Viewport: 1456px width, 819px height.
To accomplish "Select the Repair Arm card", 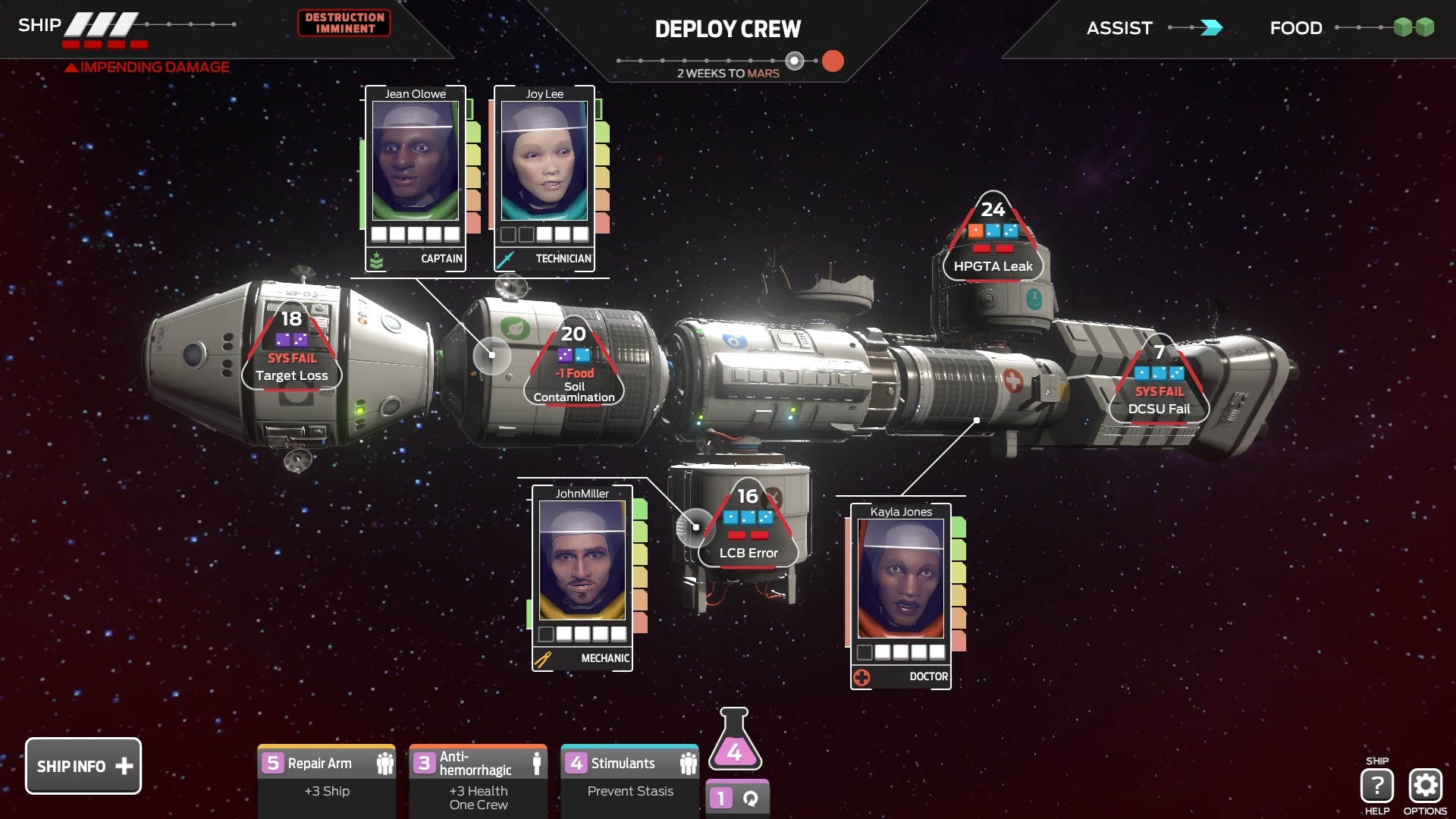I will (326, 779).
